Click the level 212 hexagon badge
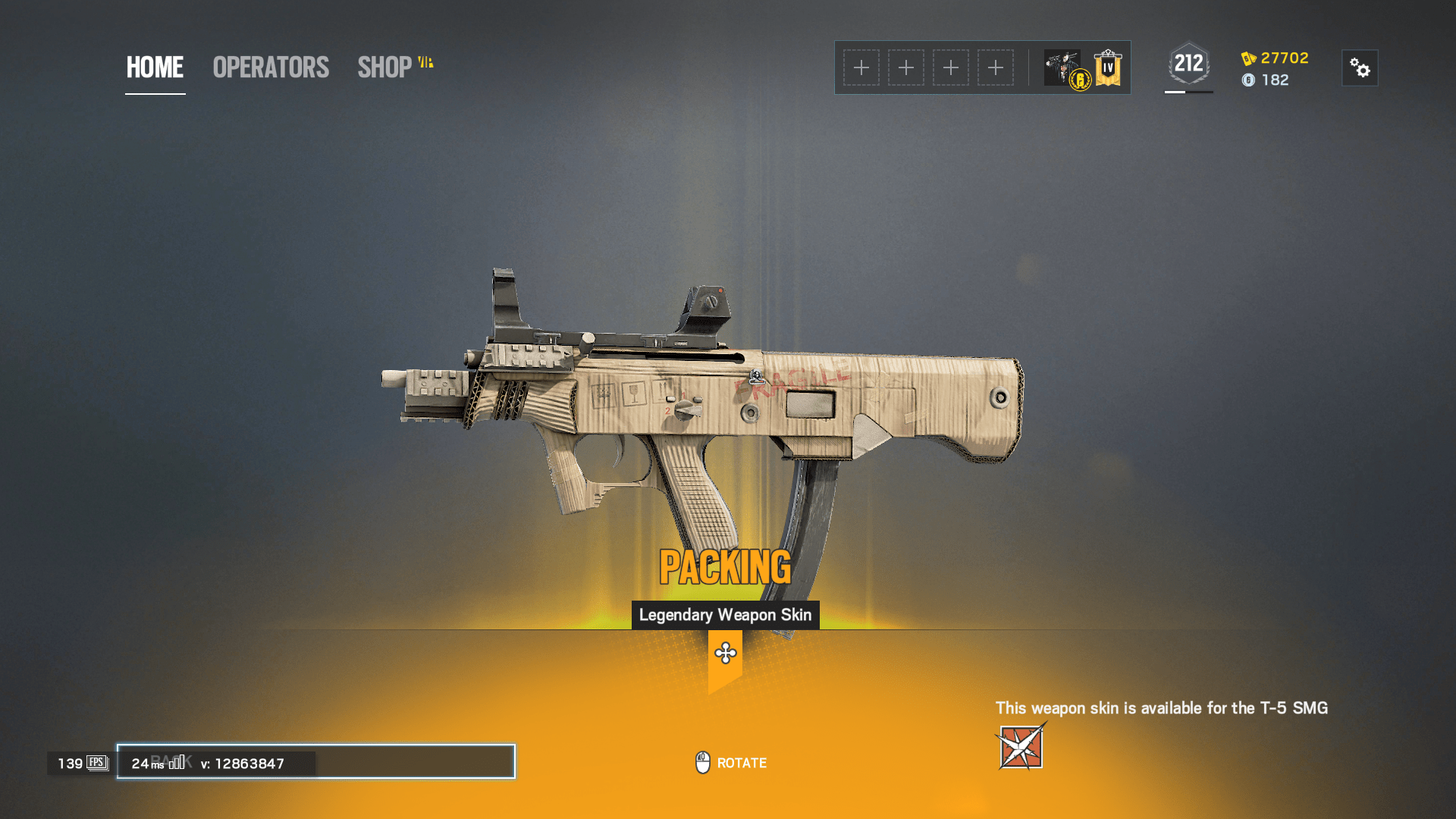This screenshot has height=819, width=1456. (1188, 64)
